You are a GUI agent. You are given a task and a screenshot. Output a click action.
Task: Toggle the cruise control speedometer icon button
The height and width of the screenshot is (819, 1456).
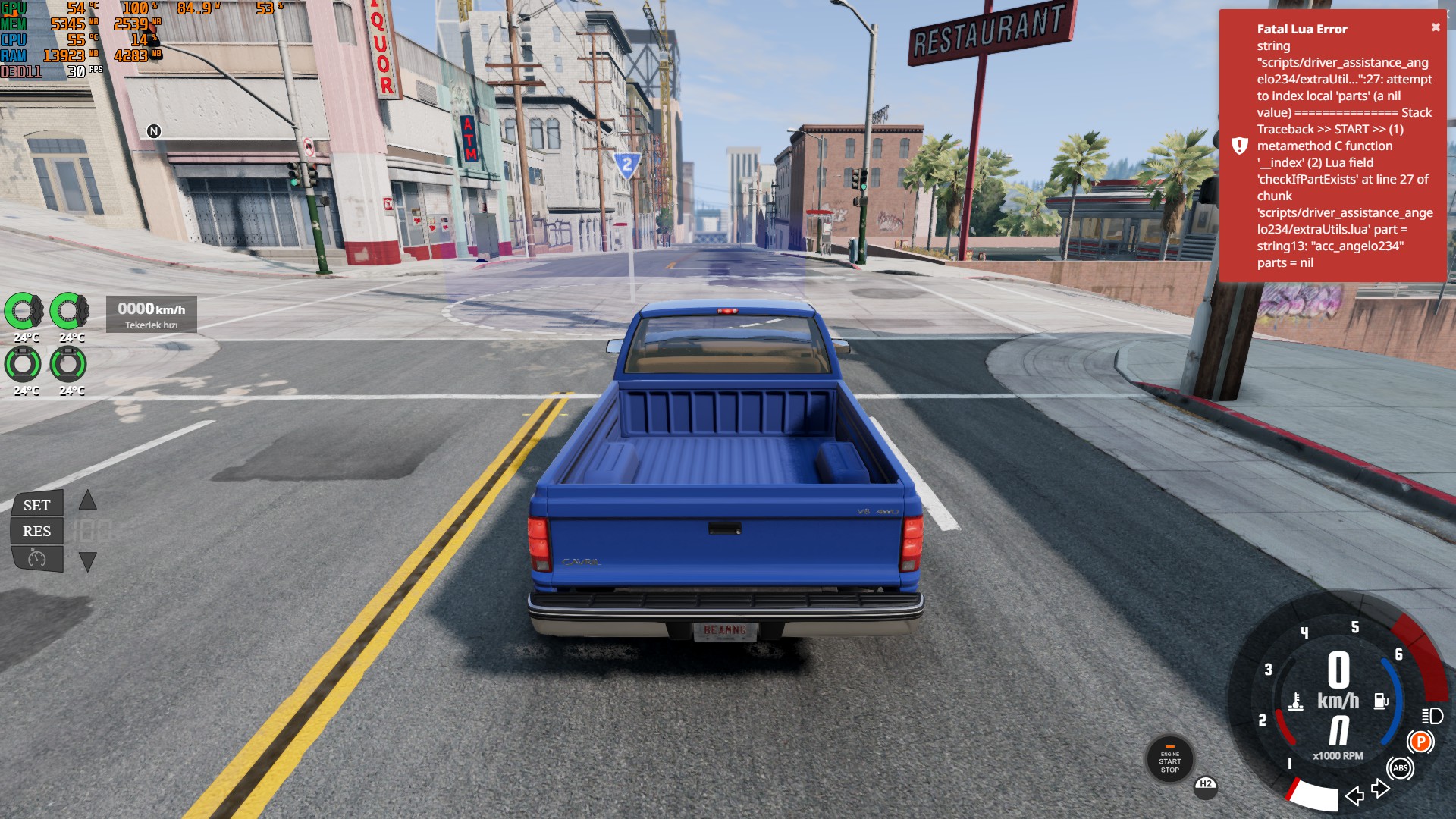(x=36, y=559)
